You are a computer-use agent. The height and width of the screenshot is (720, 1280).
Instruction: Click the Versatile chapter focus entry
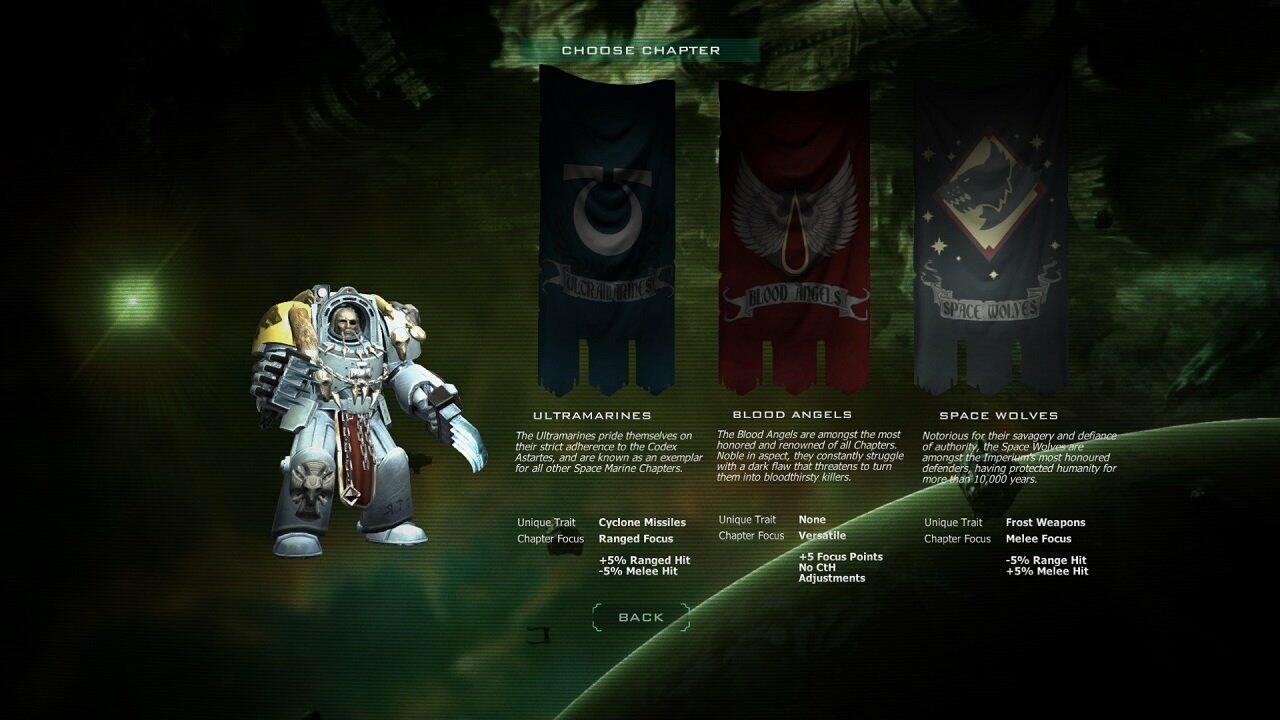pyautogui.click(x=821, y=535)
